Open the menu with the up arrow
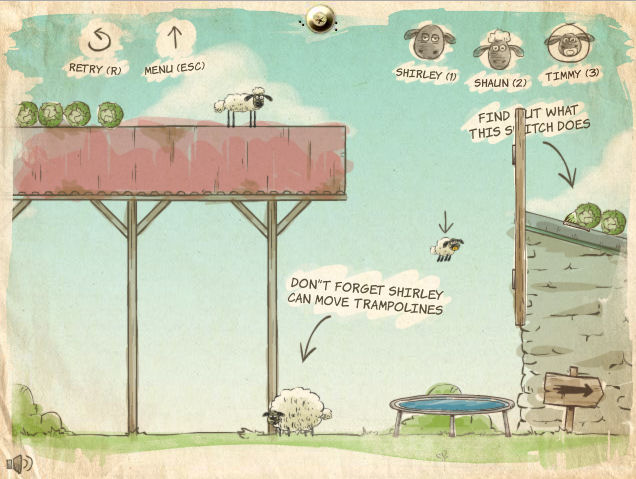Image resolution: width=636 pixels, height=479 pixels. point(175,40)
